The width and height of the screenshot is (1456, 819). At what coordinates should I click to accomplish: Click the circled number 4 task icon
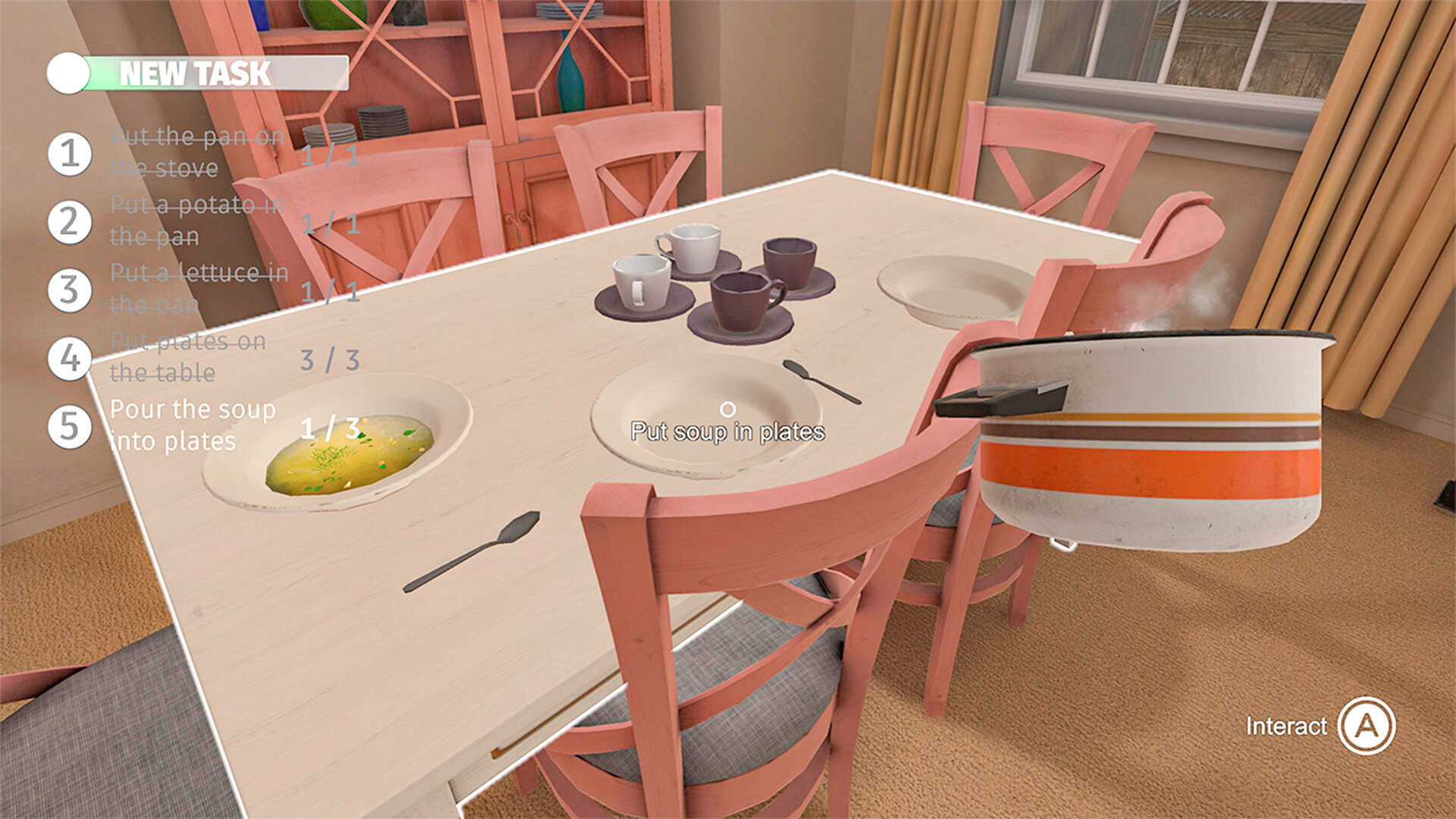[68, 357]
